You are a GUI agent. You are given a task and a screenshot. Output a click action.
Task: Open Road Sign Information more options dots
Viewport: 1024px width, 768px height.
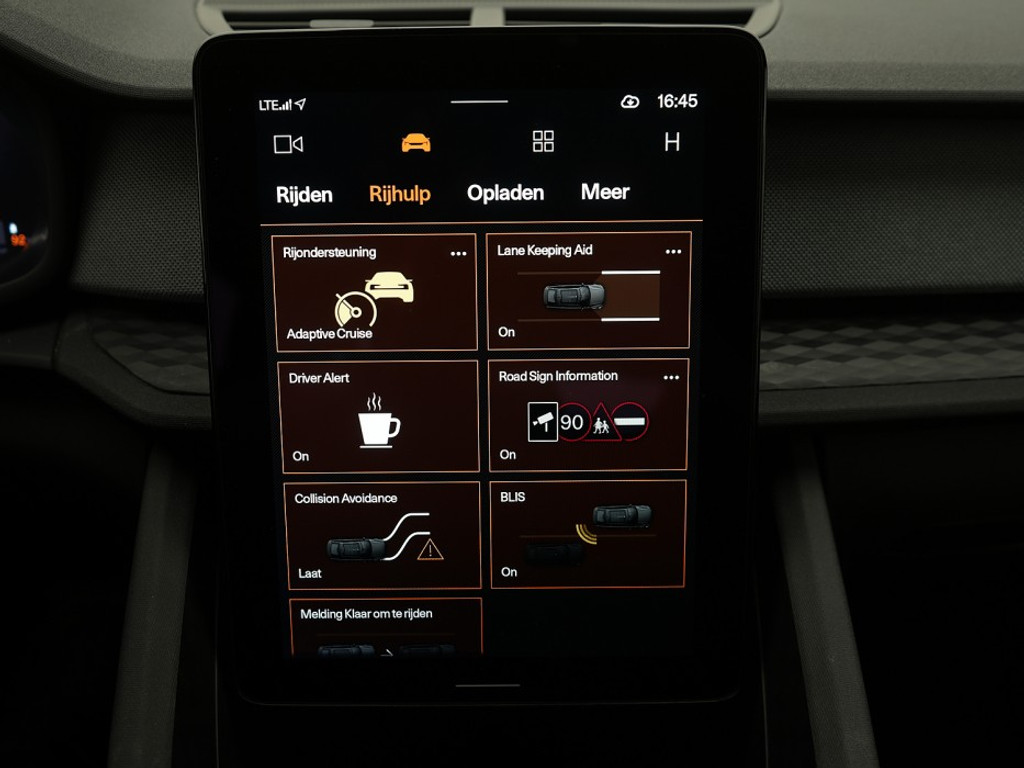pyautogui.click(x=671, y=378)
